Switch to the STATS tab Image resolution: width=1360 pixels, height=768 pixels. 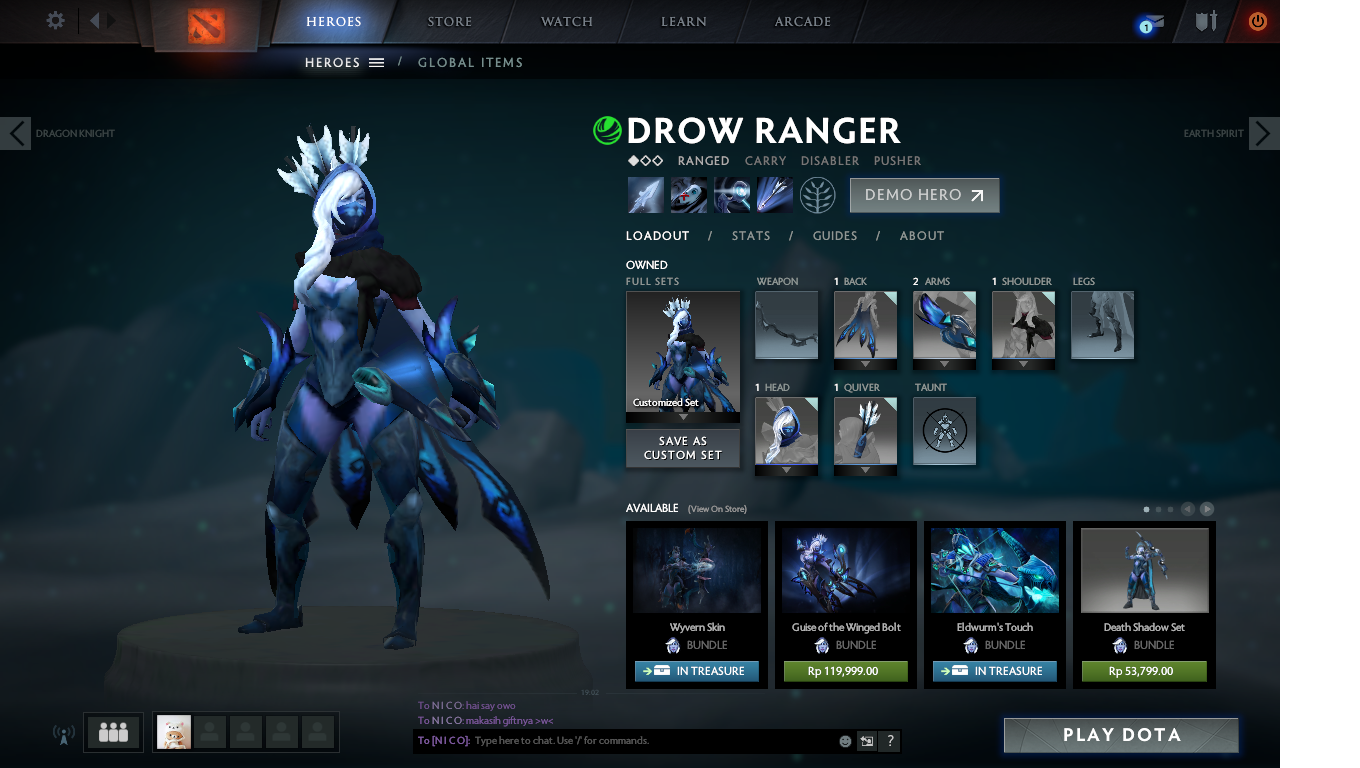tap(750, 236)
